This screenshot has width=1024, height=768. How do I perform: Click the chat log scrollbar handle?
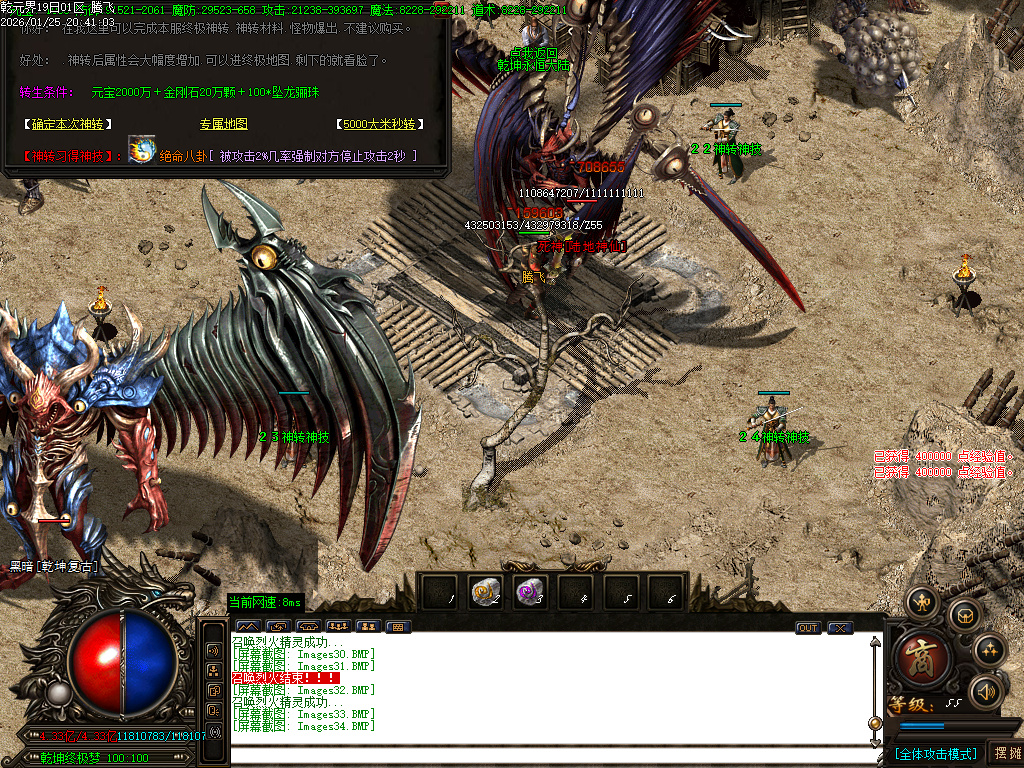click(x=875, y=722)
